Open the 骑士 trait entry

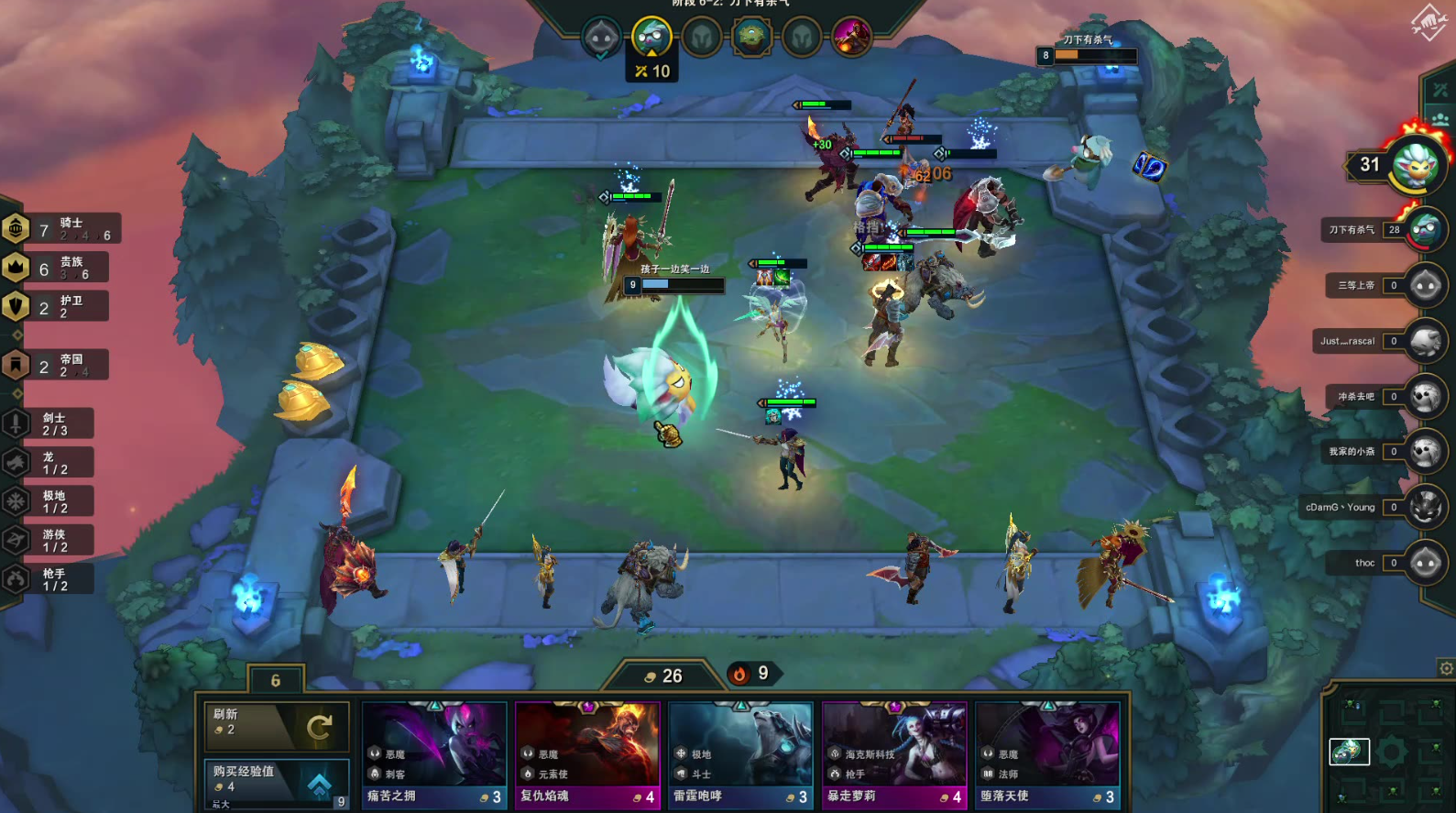(62, 229)
